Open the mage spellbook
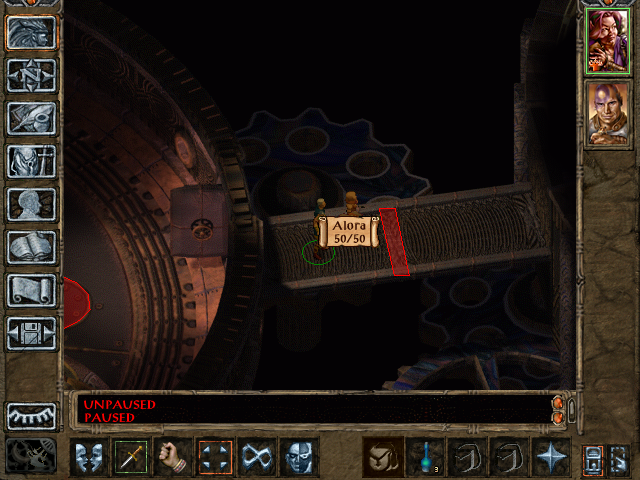This screenshot has width=640, height=480. (x=31, y=247)
